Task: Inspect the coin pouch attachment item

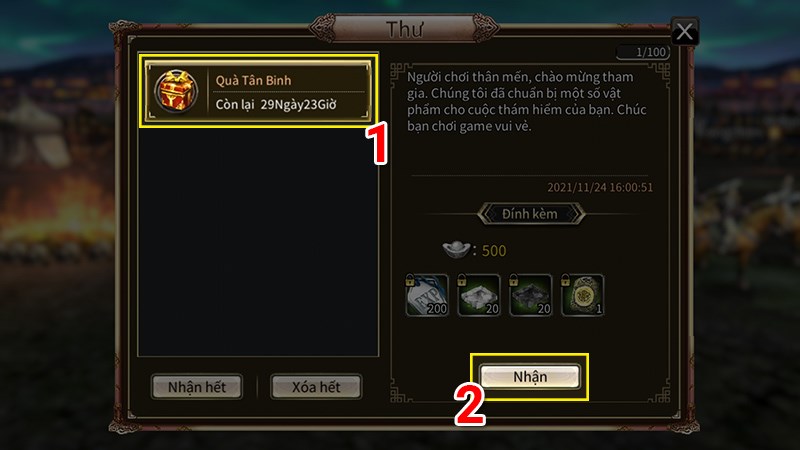Action: pos(583,295)
